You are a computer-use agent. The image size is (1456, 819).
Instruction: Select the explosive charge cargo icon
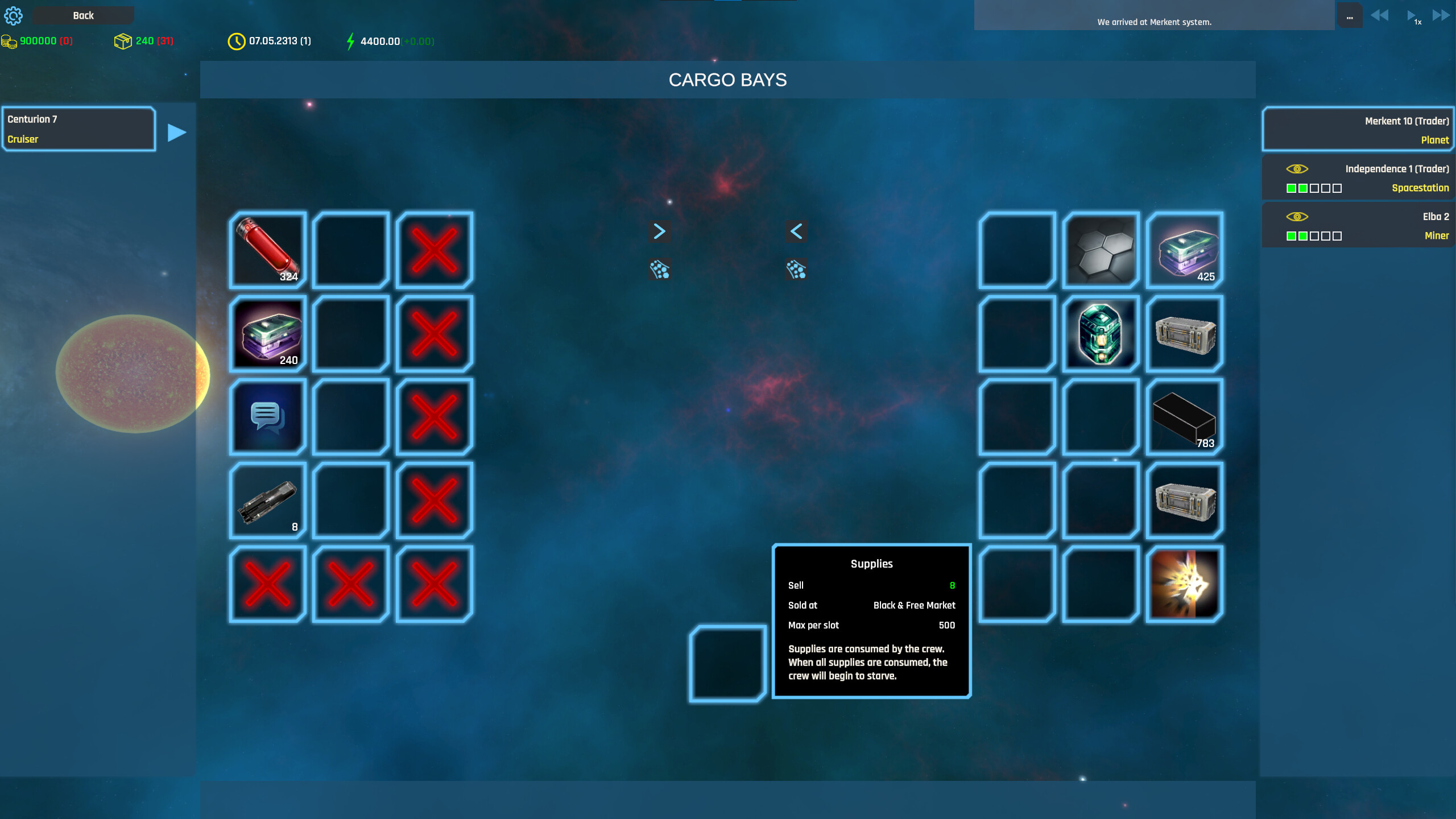pos(1184,584)
